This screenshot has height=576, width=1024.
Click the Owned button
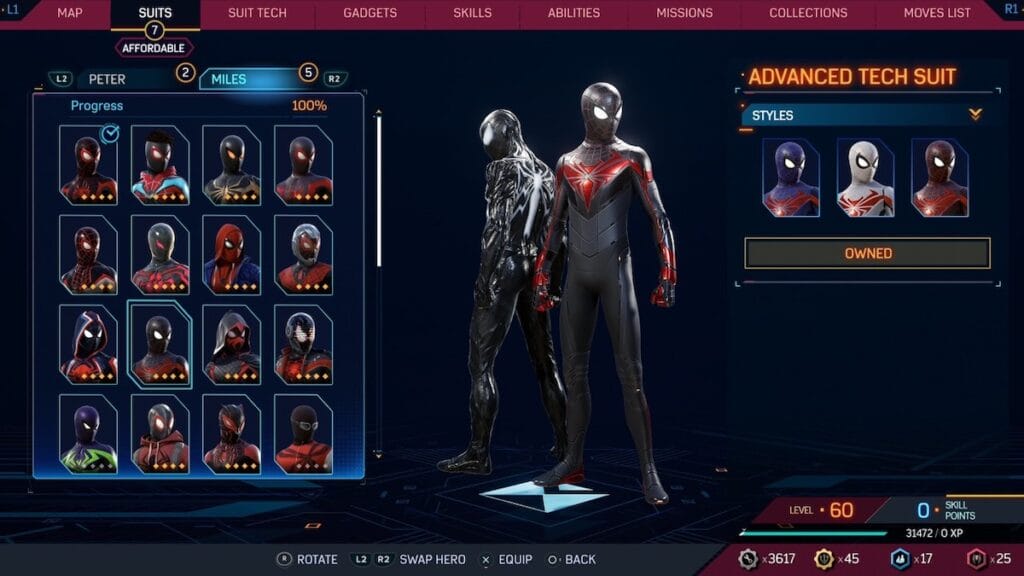point(867,253)
